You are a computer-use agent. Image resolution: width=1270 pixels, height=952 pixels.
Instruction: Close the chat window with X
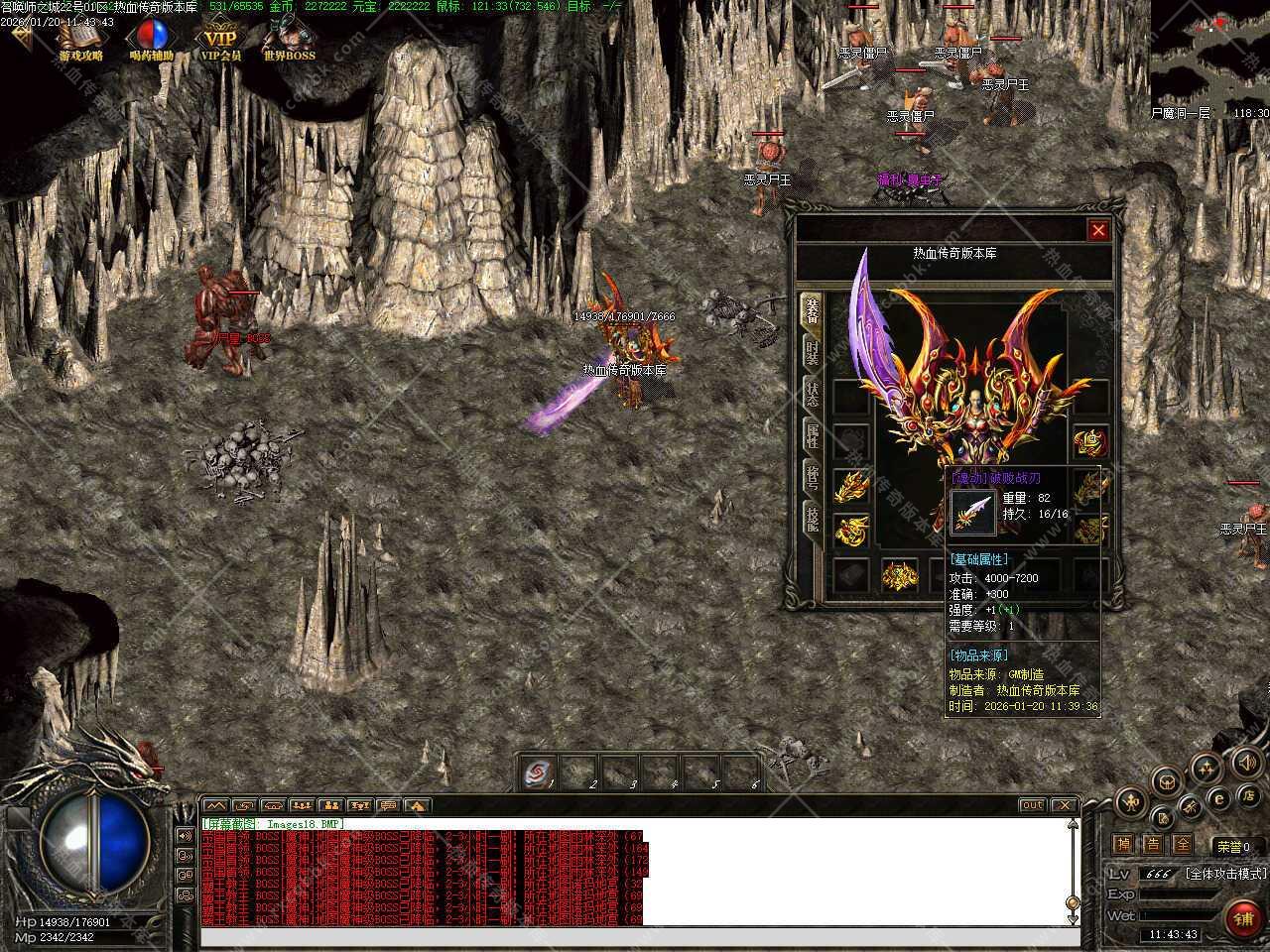click(1064, 805)
